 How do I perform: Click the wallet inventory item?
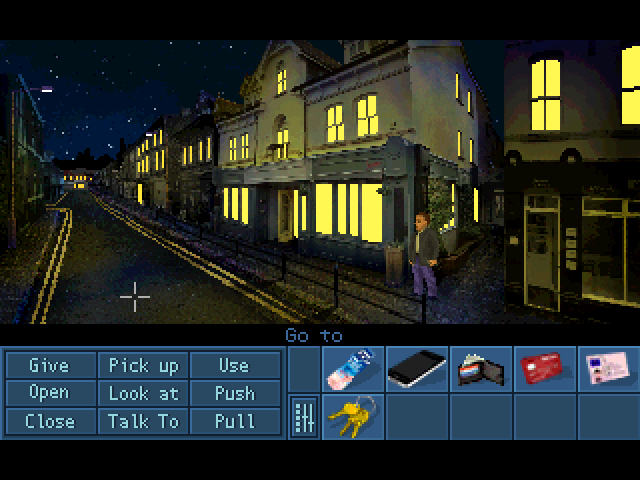(480, 369)
